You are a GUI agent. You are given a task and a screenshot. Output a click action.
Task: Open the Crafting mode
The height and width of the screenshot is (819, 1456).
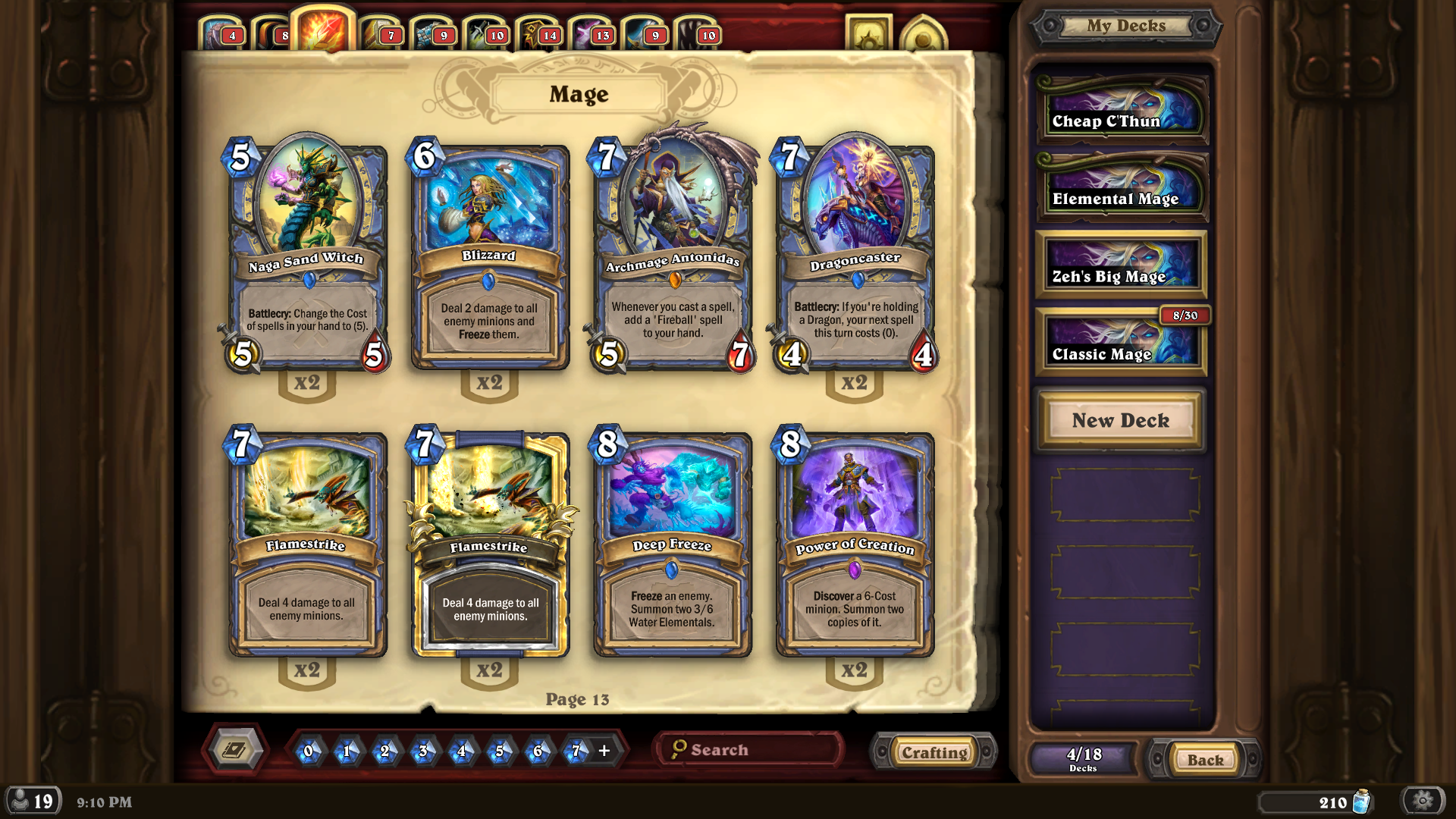coord(934,752)
